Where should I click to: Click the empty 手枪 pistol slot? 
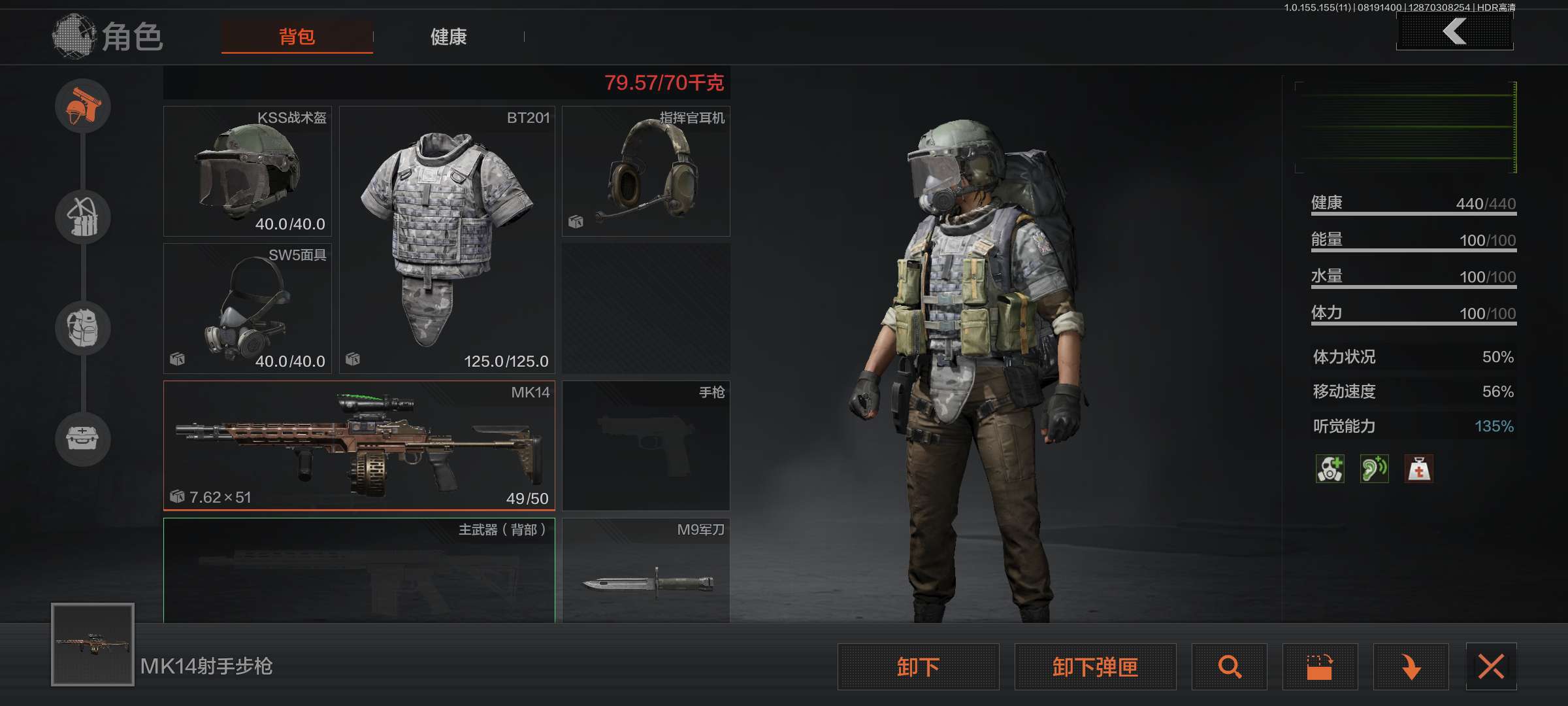(645, 445)
